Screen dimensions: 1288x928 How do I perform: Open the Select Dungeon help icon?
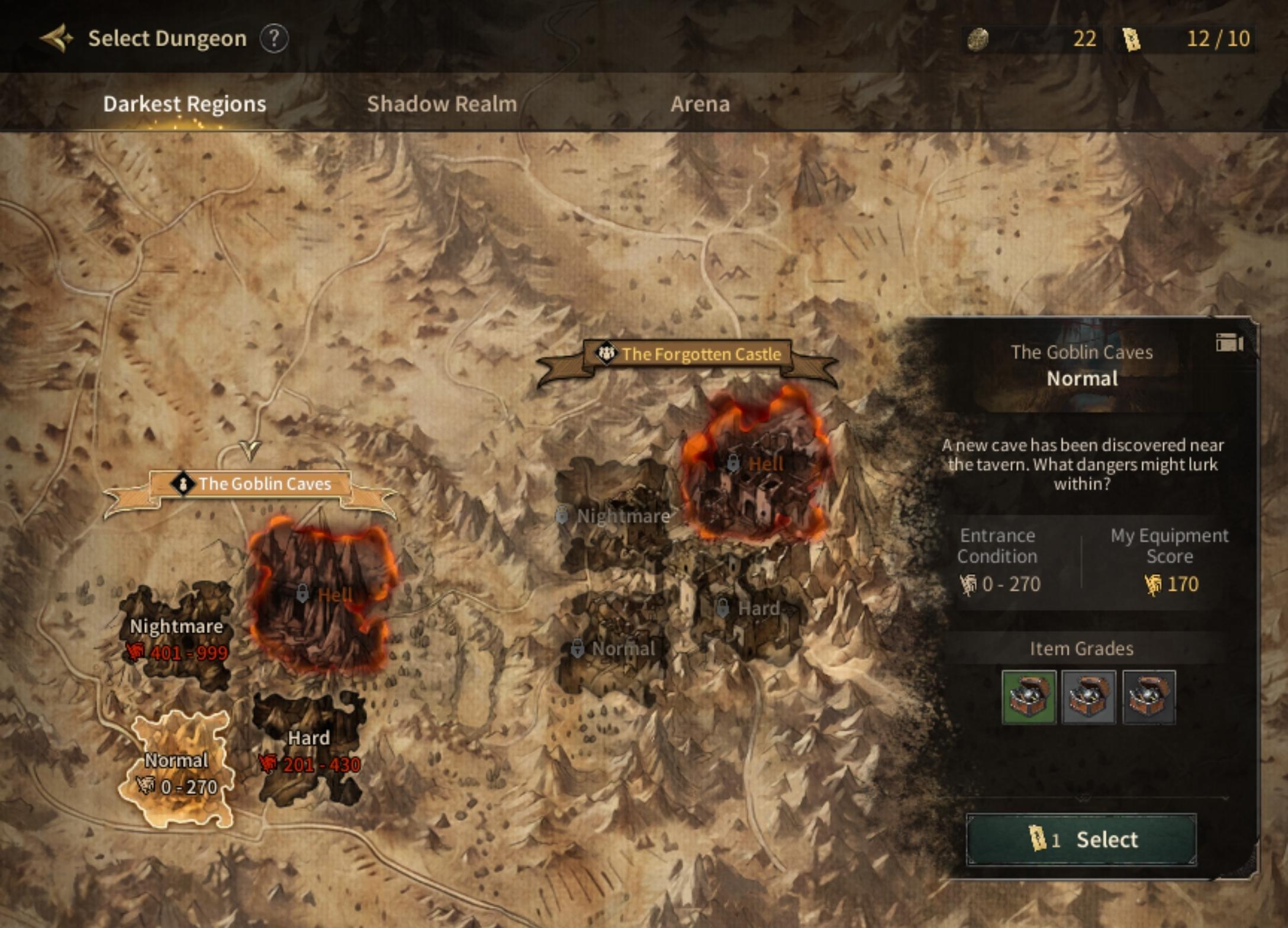274,39
